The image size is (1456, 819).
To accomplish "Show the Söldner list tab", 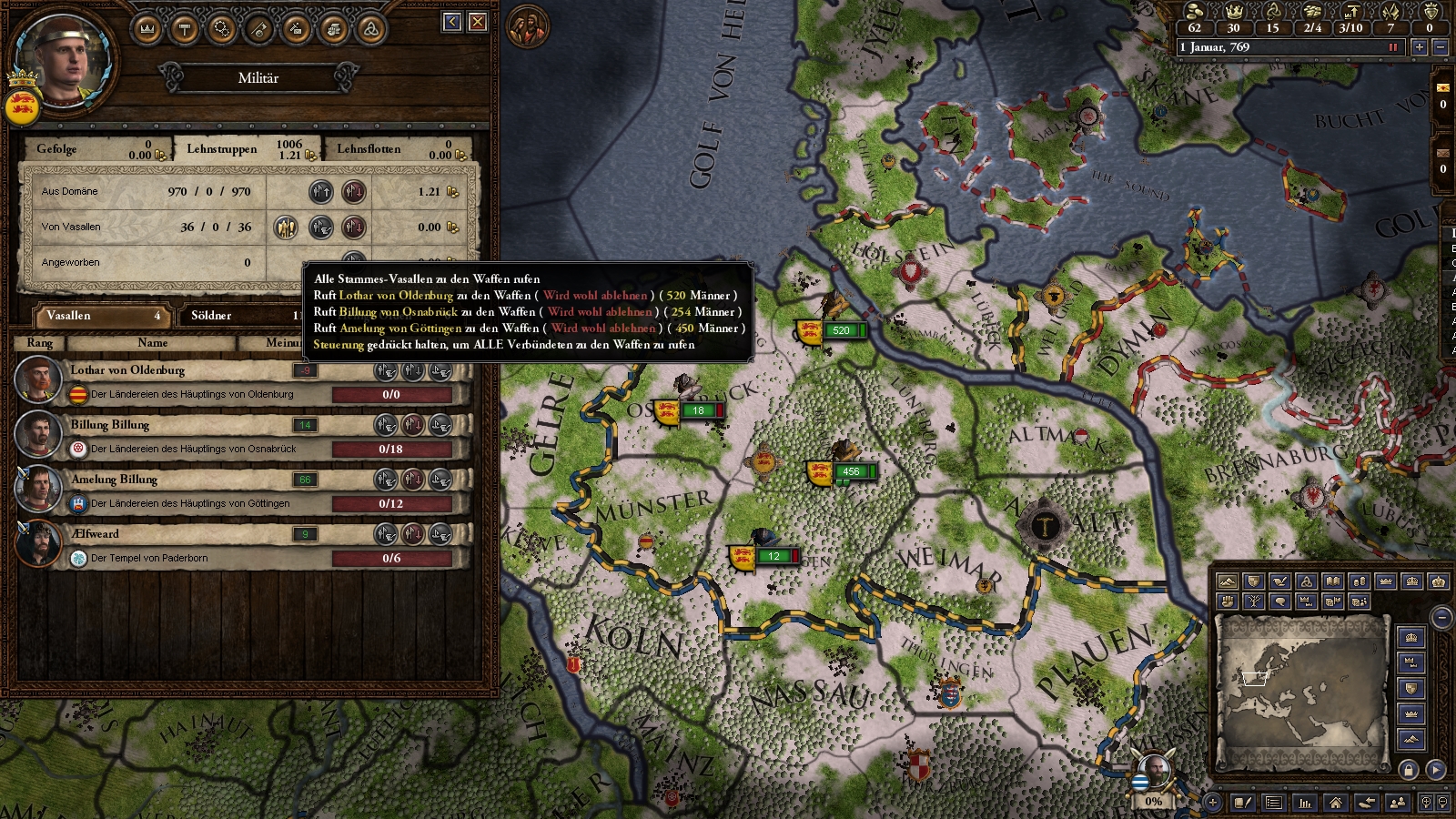I will coord(211,316).
